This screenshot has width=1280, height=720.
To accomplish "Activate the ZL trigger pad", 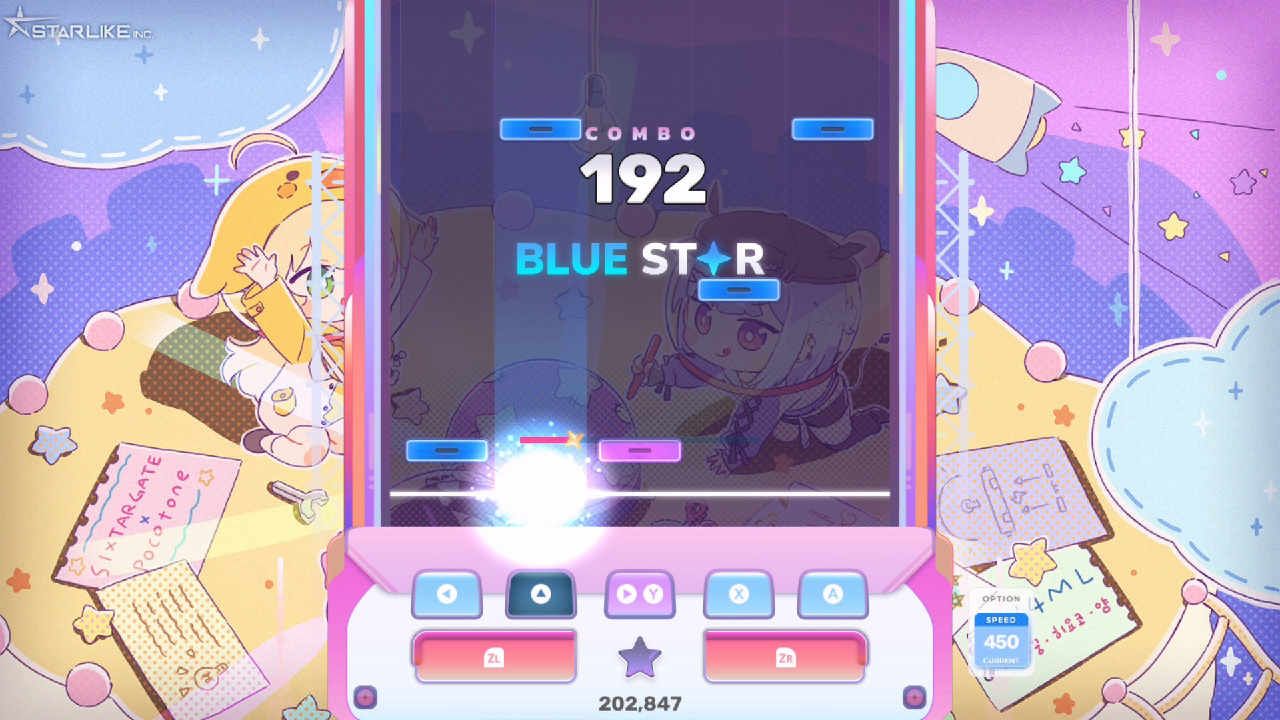I will point(495,657).
